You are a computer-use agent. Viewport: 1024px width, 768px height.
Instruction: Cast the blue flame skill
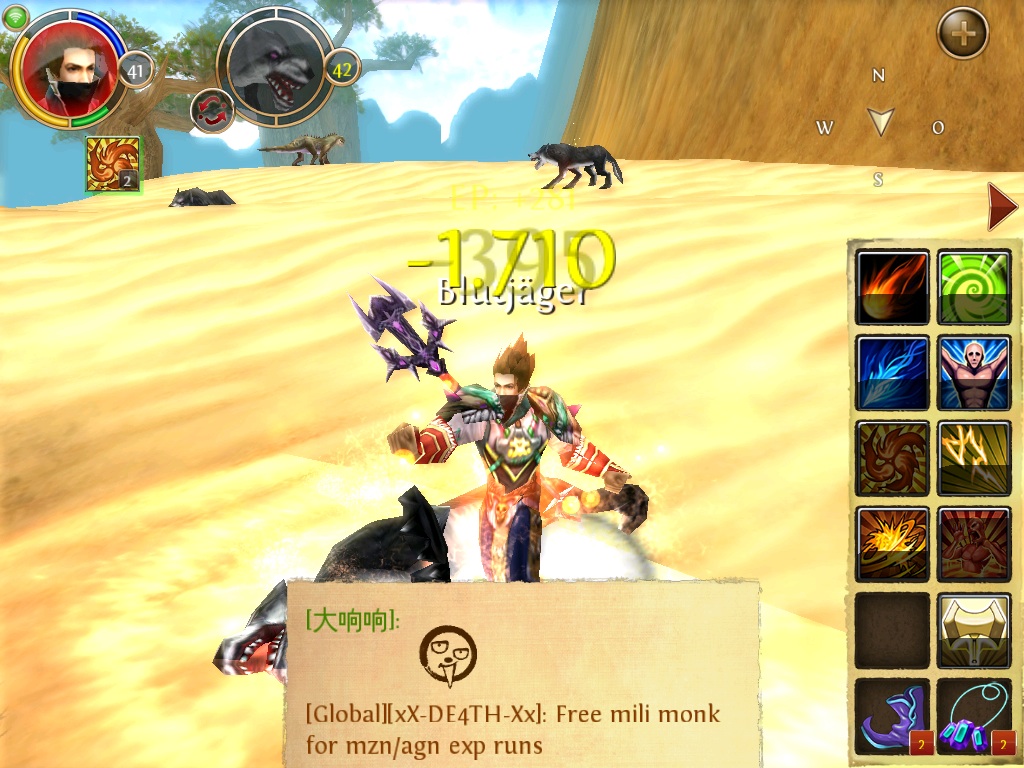pyautogui.click(x=892, y=373)
